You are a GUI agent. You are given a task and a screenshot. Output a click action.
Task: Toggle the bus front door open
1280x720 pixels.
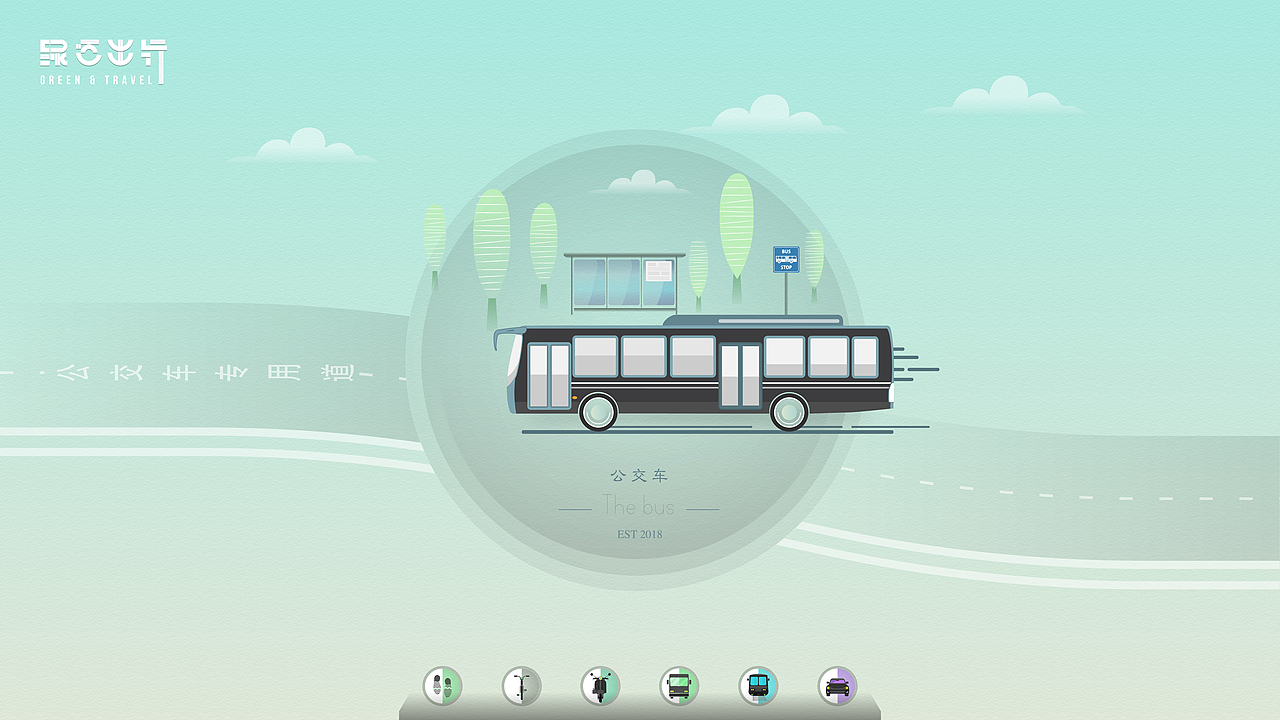[546, 377]
